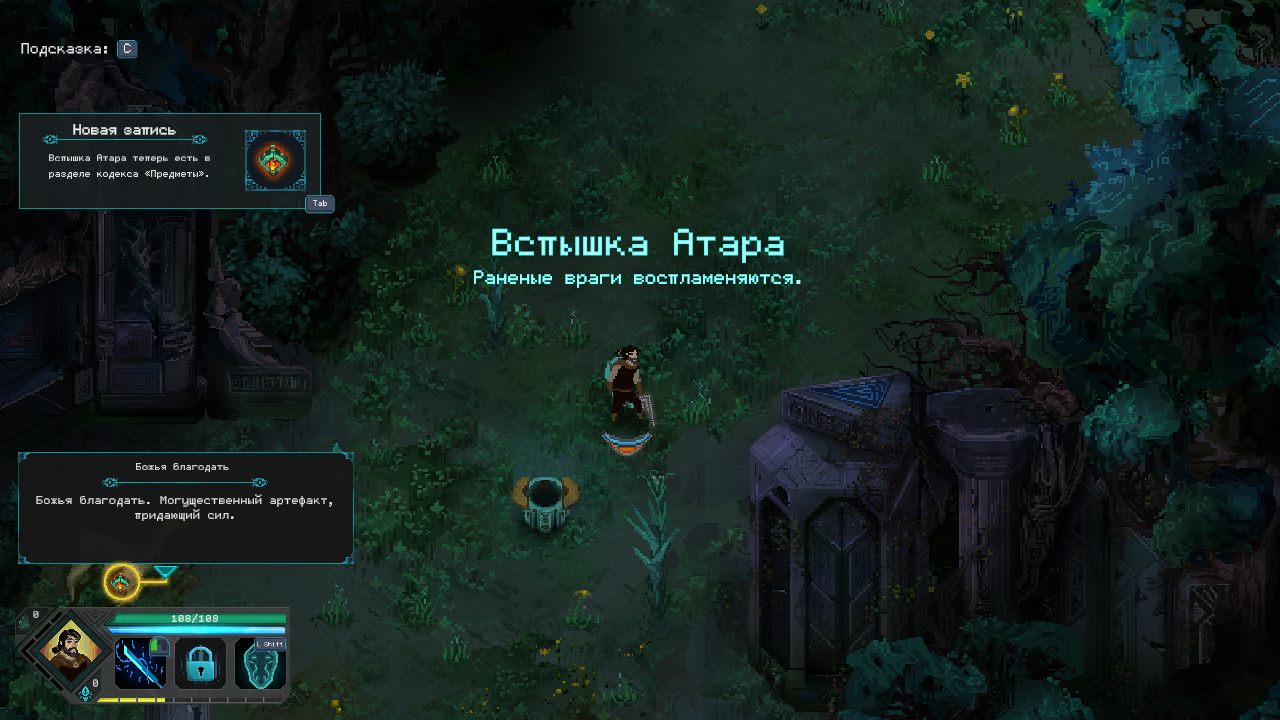Open the «Предметы» codex section link
Viewport: 1280px width, 720px height.
[175, 174]
